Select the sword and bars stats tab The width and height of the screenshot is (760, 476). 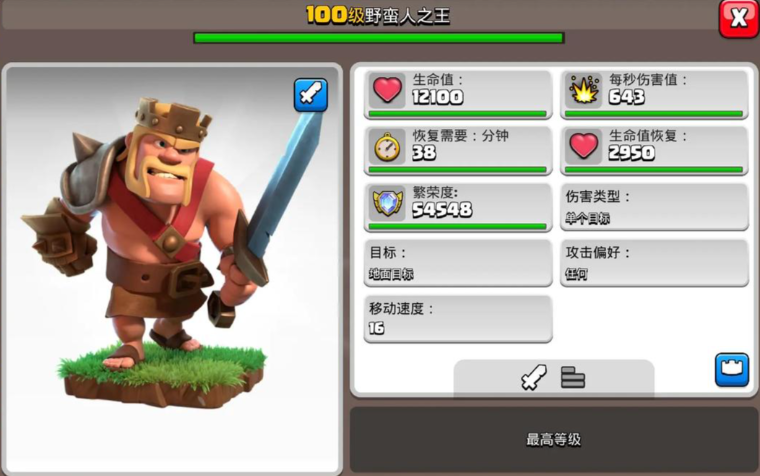pyautogui.click(x=553, y=378)
